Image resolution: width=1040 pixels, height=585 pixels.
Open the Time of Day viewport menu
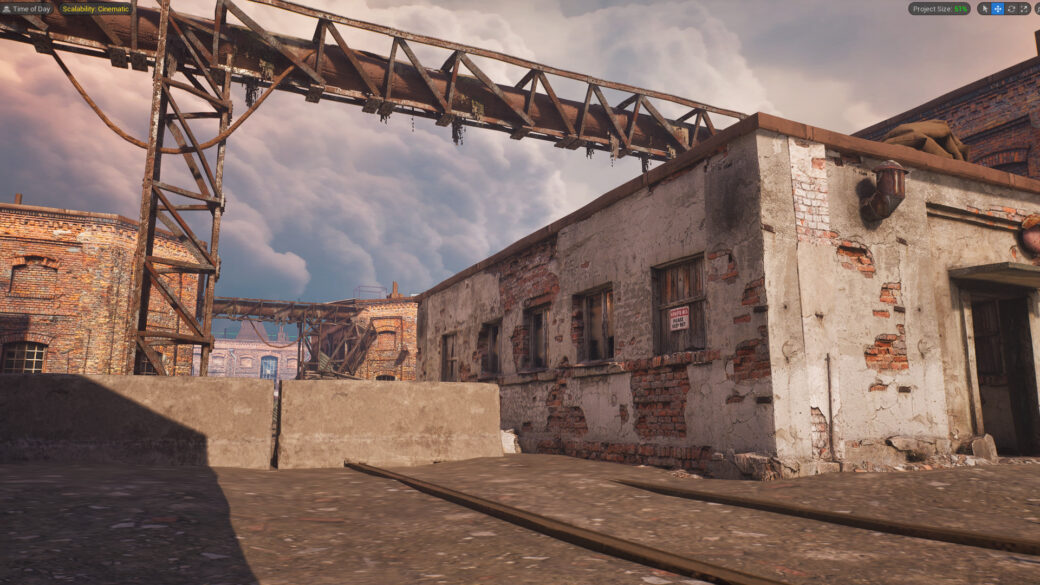(28, 9)
